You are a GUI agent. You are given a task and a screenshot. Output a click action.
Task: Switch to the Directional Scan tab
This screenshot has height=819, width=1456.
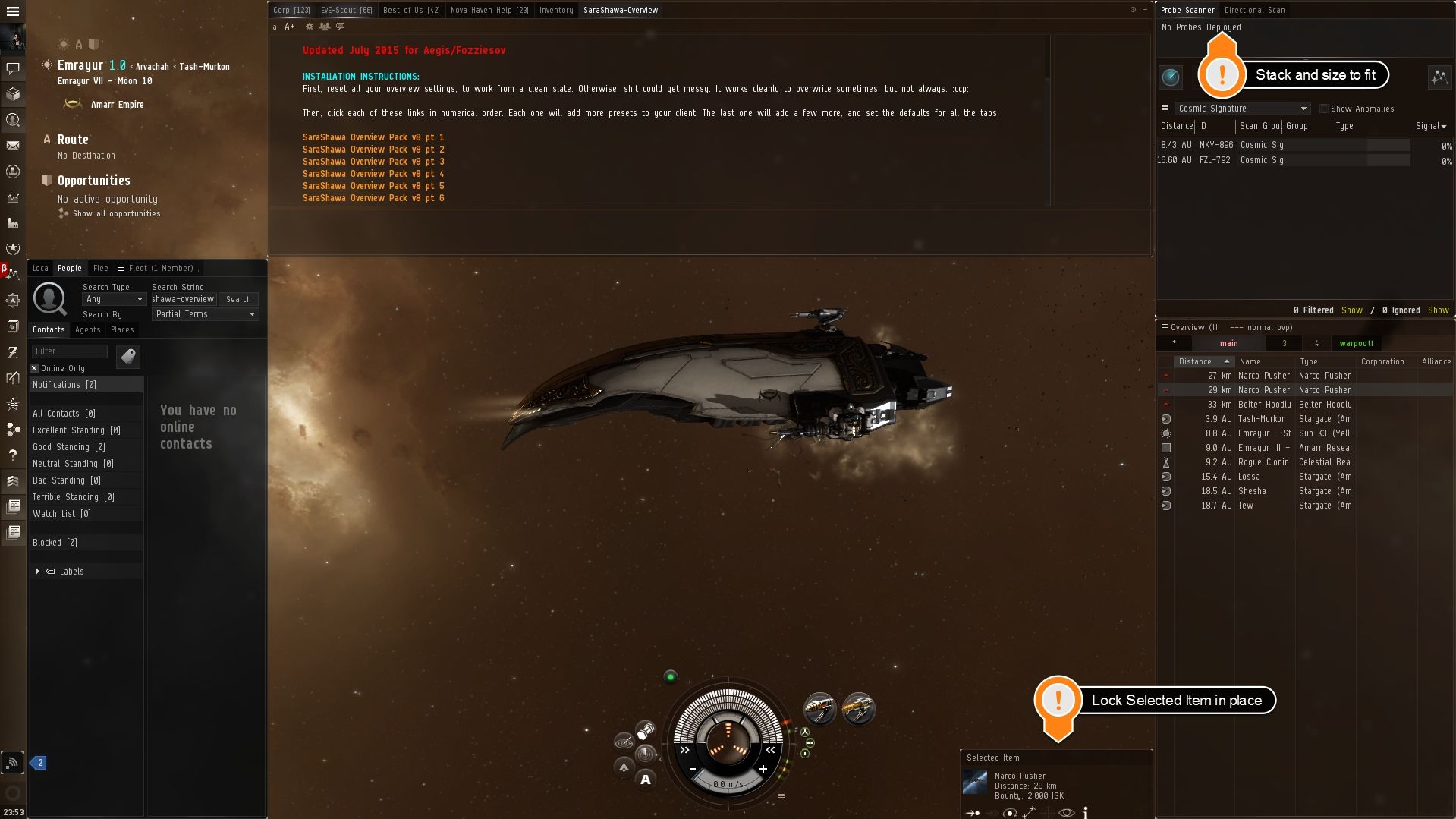tap(1255, 10)
